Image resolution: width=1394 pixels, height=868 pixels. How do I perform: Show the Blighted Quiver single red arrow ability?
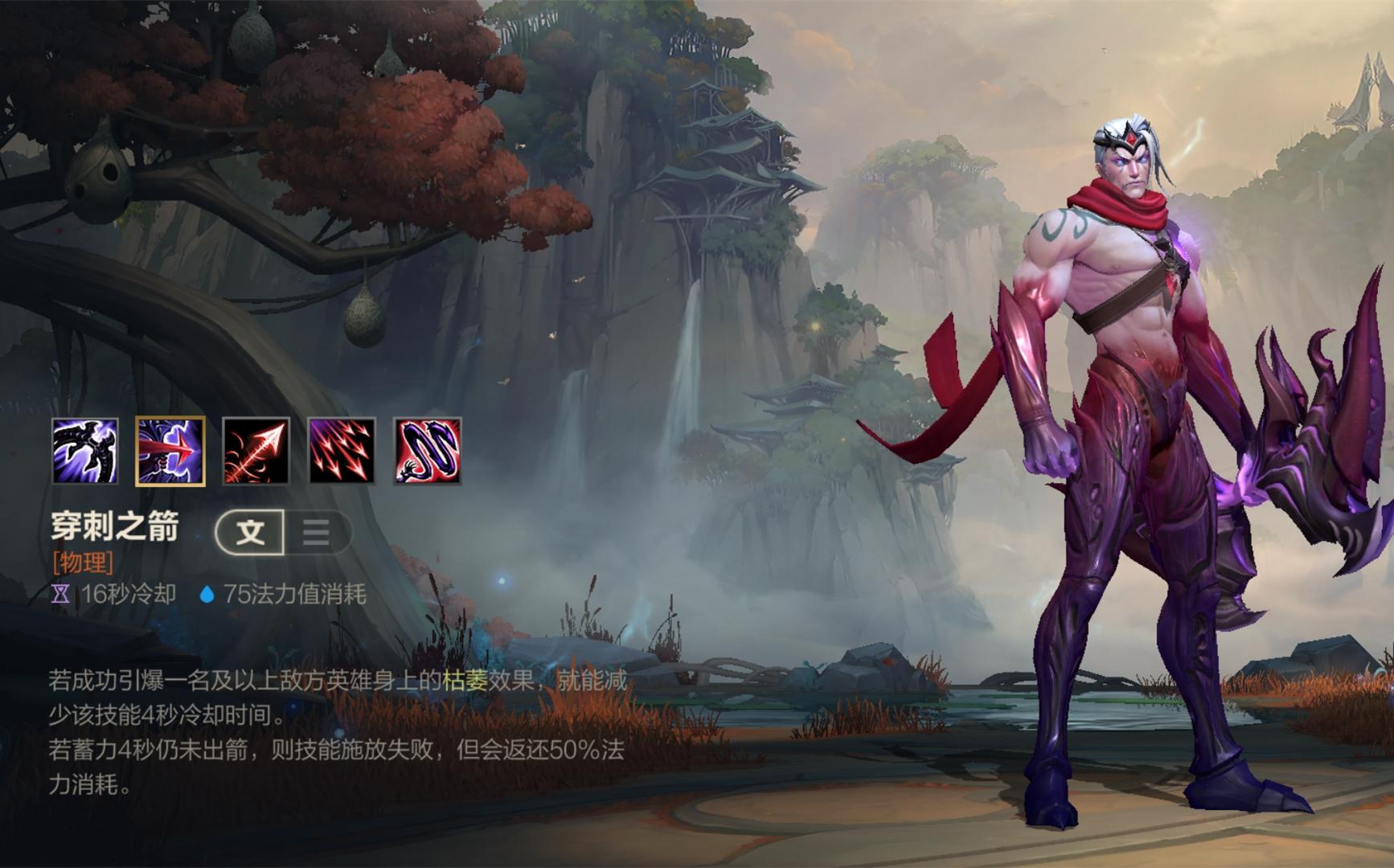click(x=256, y=451)
